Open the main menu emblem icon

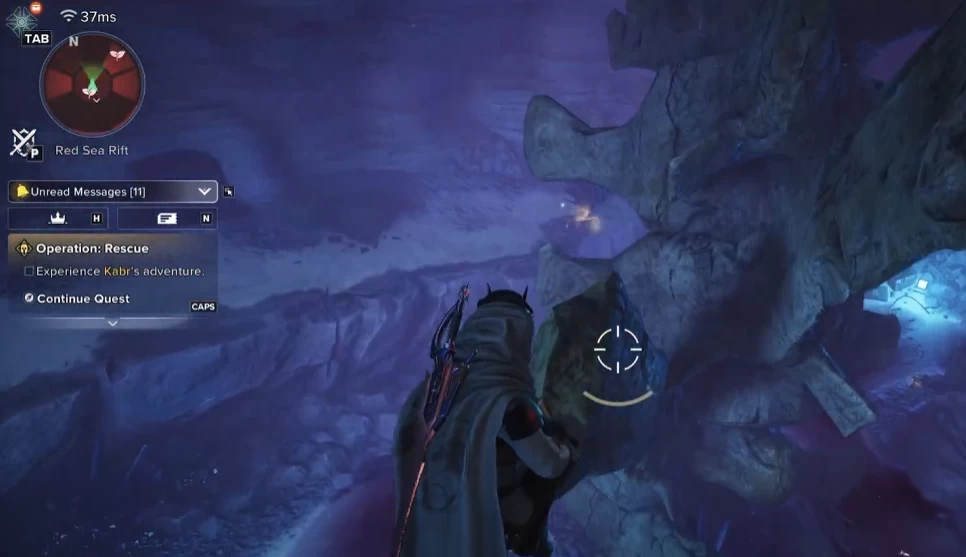22,20
